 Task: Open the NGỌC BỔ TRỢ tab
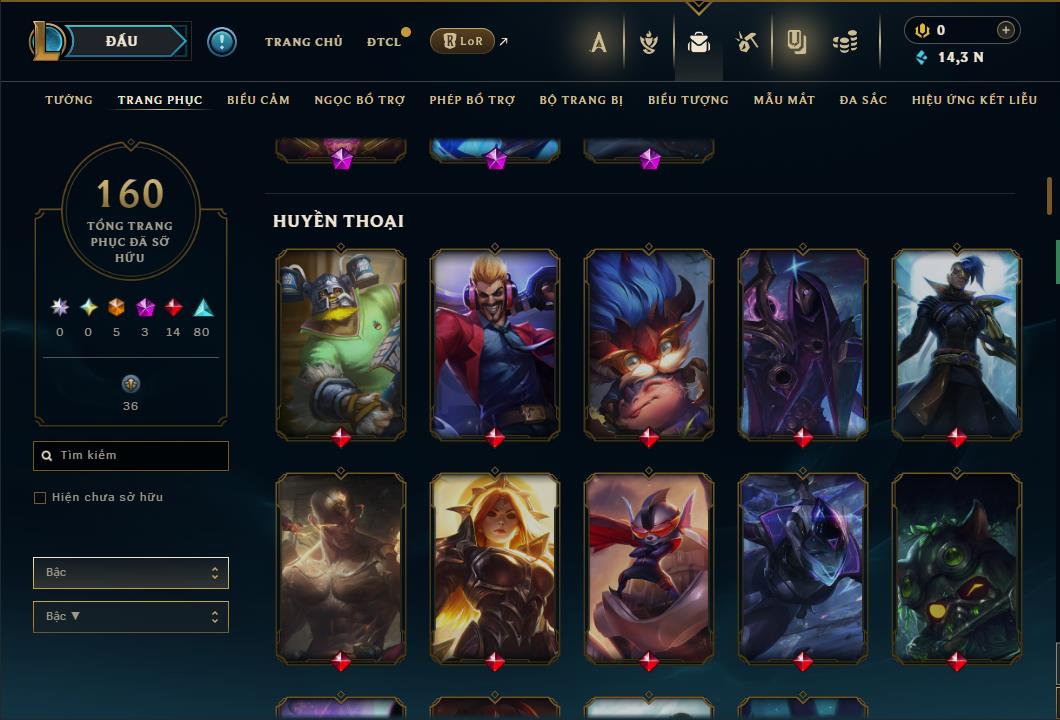(359, 100)
